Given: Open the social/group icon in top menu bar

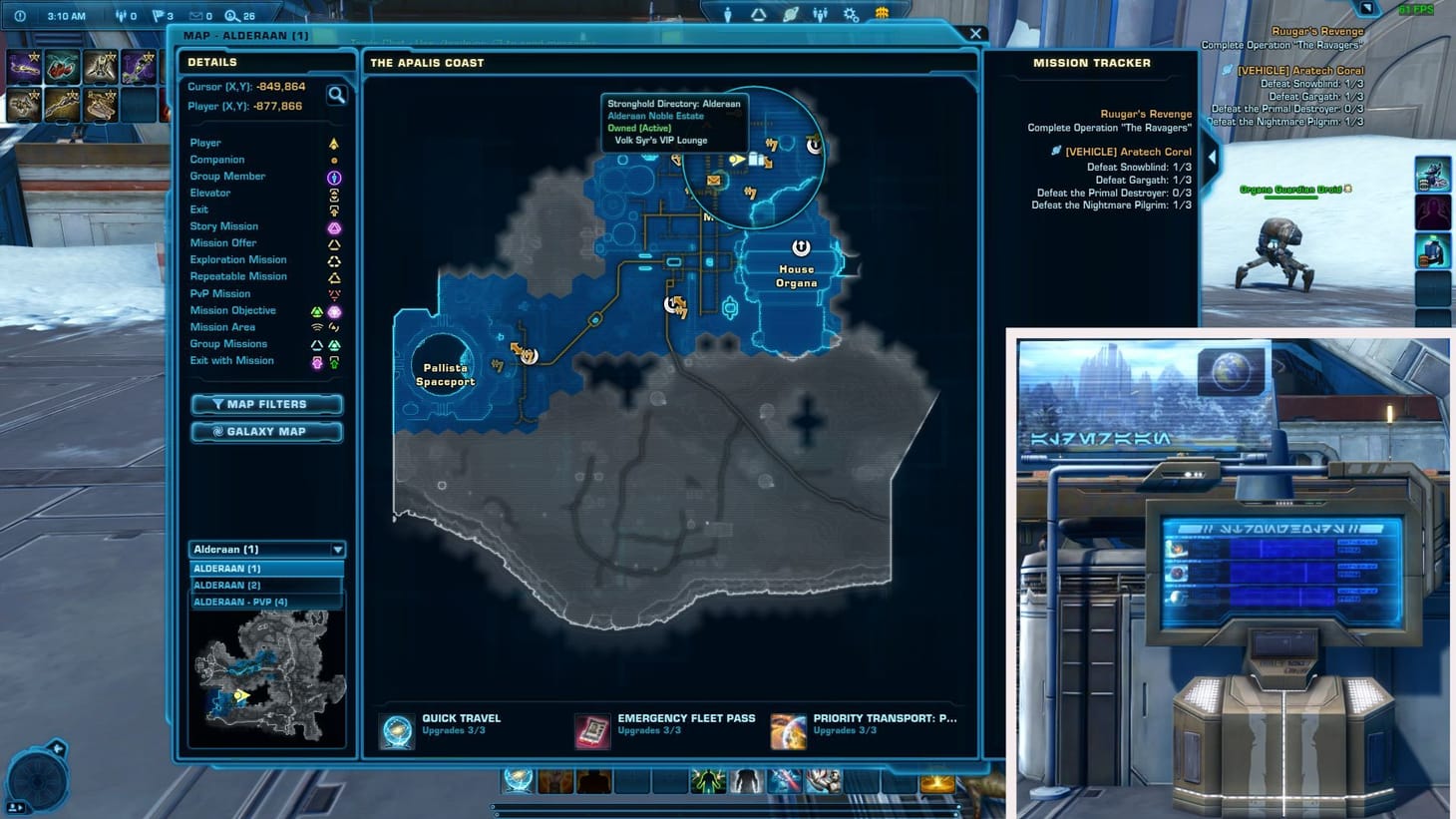Looking at the screenshot, I should (820, 13).
